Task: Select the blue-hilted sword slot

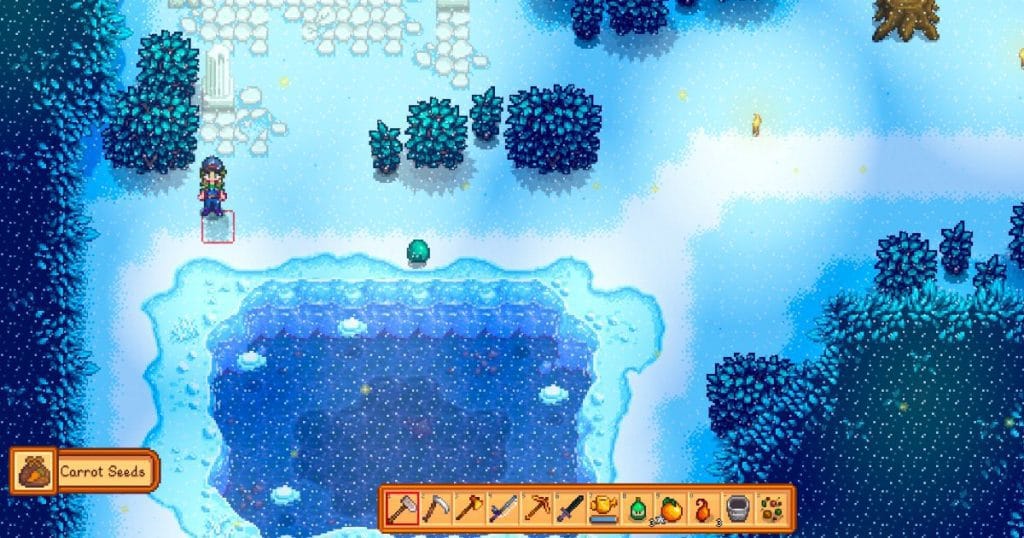Action: 501,508
